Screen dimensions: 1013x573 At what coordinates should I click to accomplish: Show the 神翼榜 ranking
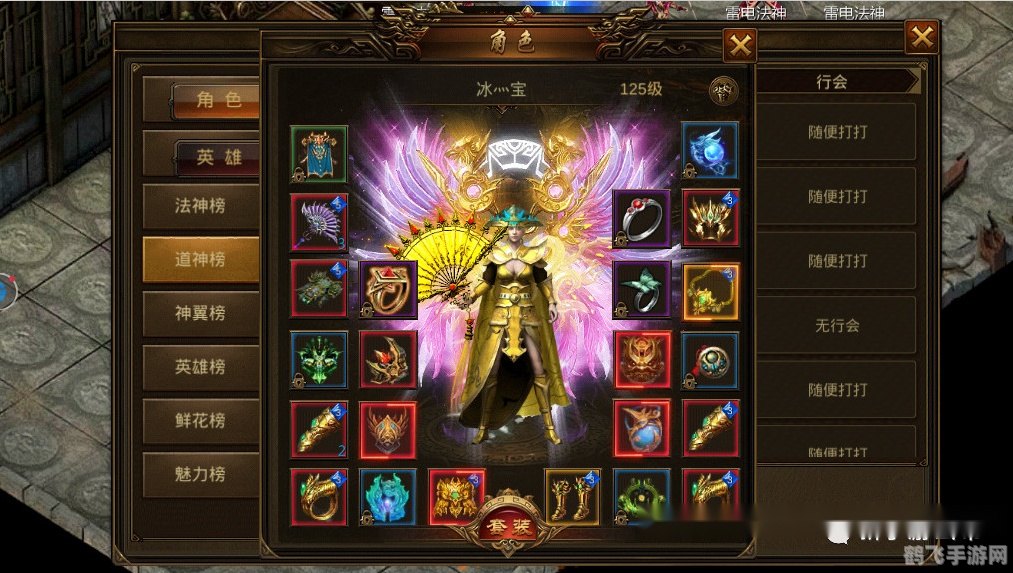(200, 313)
